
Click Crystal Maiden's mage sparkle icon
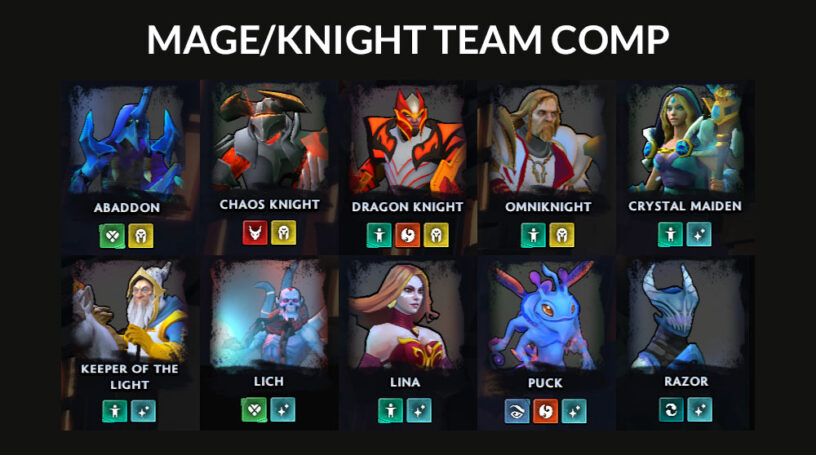(x=699, y=235)
